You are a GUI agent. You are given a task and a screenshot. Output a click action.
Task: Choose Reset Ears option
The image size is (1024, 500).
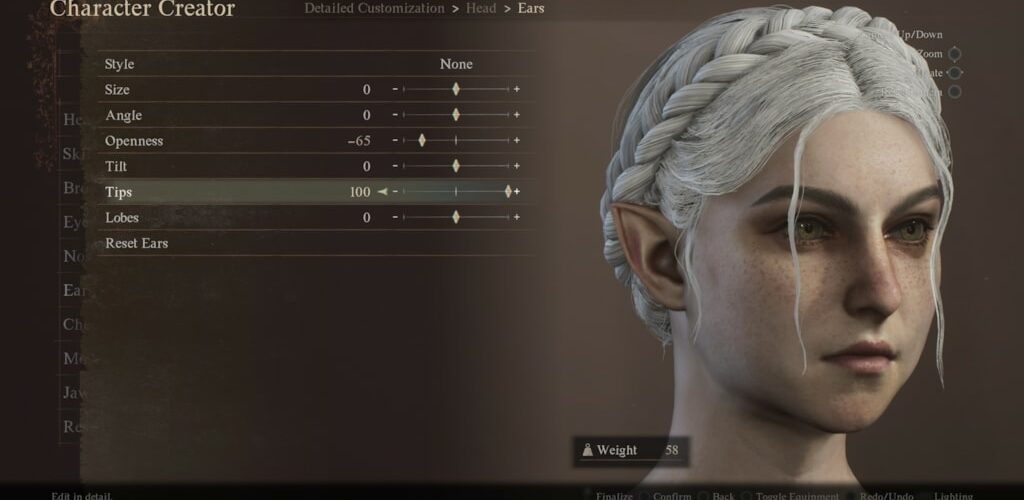136,243
